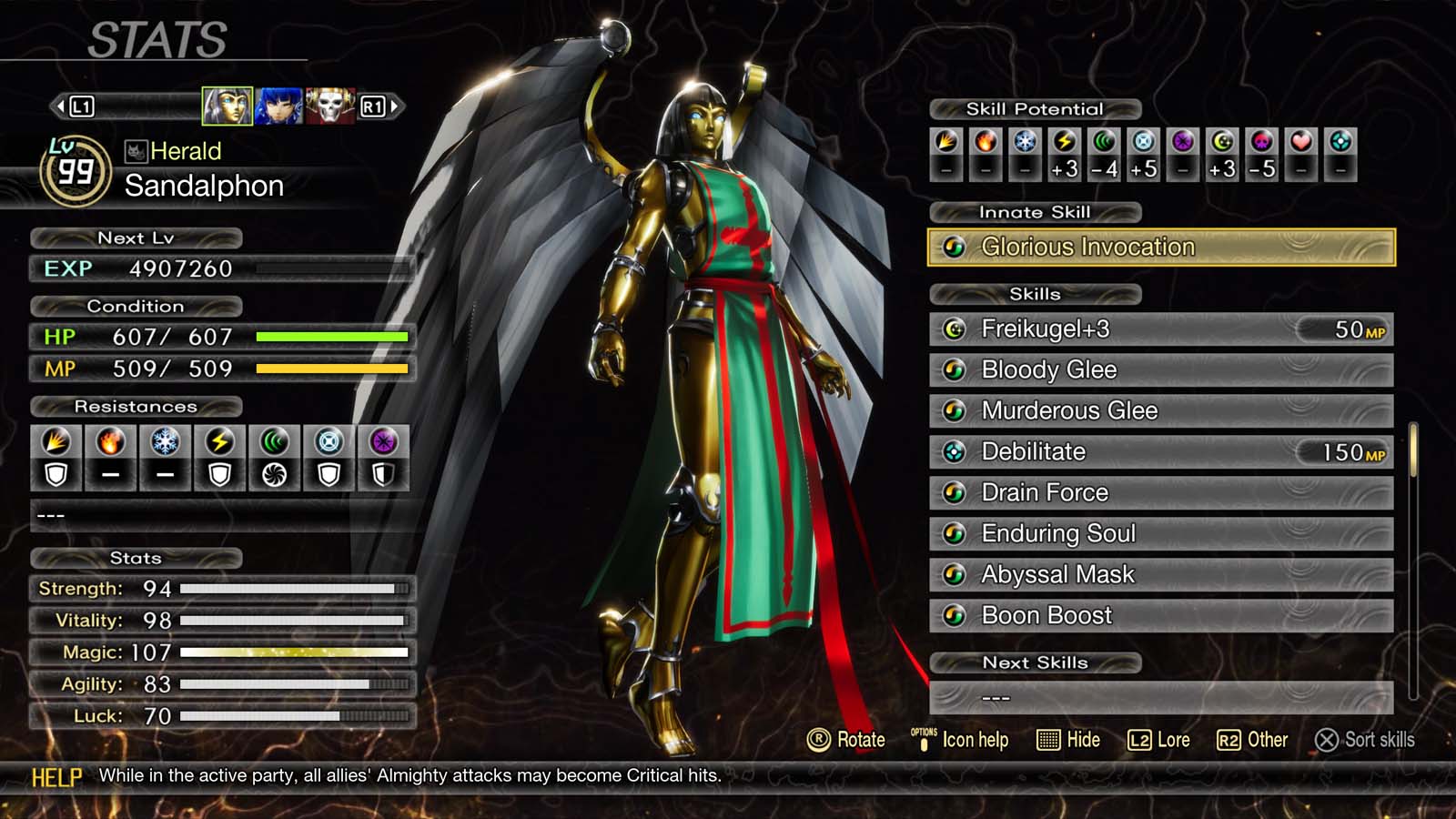Click the Dark potential icon showing -5
This screenshot has width=1456, height=819.
point(1259,142)
